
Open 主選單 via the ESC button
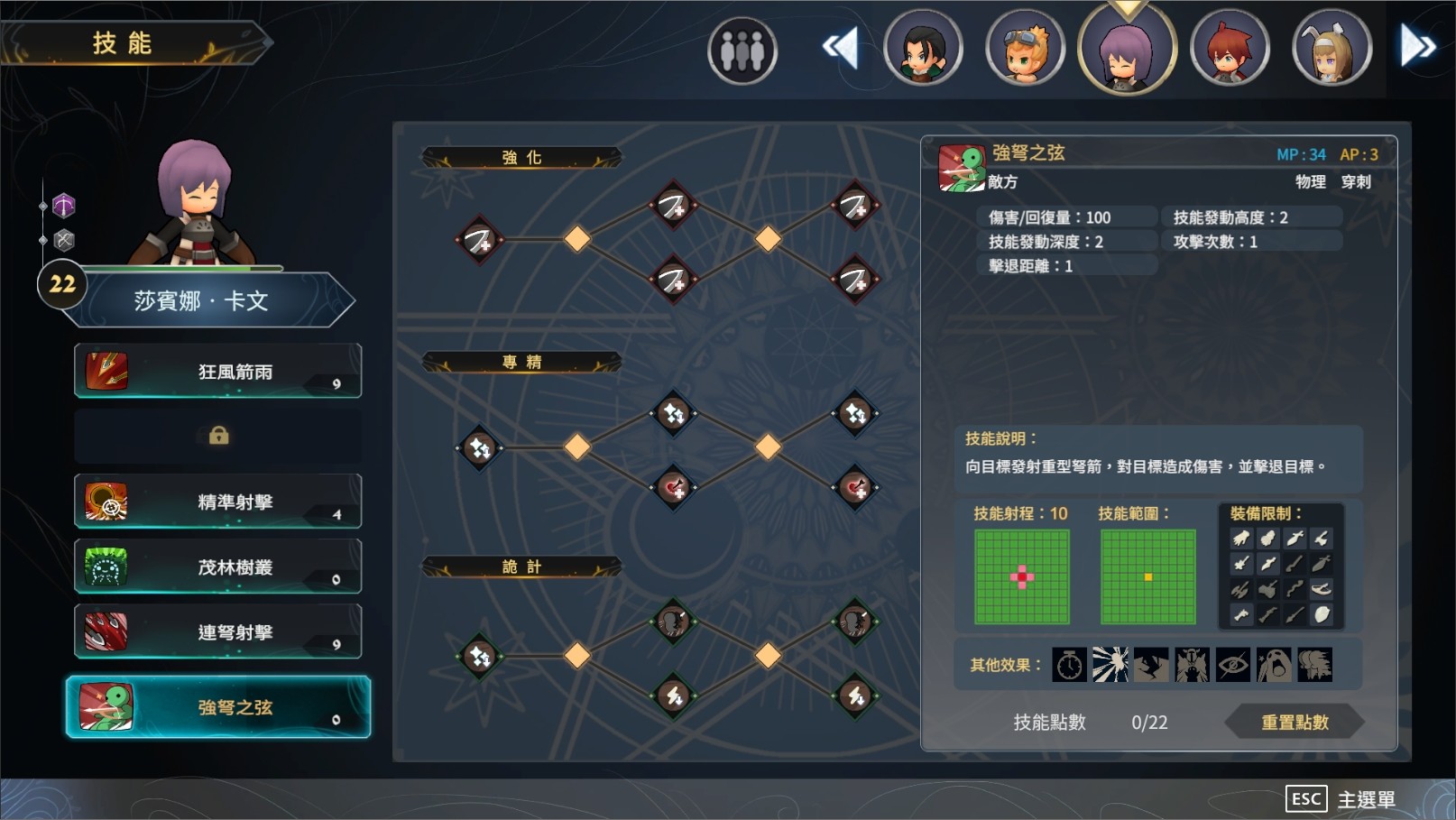point(1305,798)
